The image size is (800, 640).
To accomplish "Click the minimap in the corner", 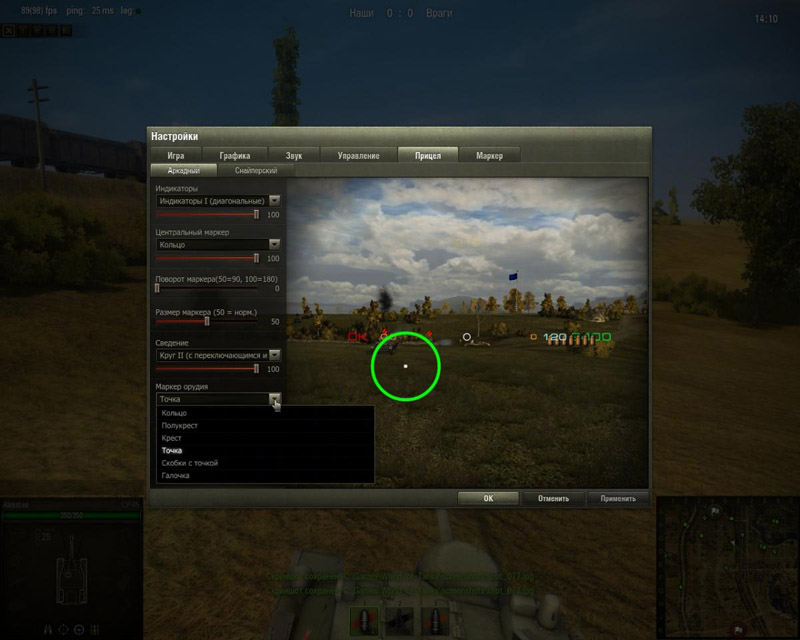I will [x=727, y=567].
